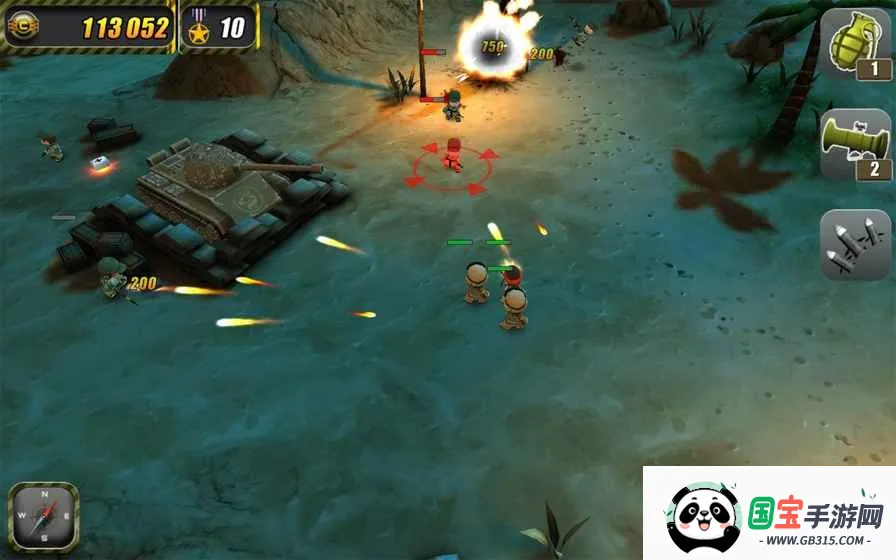Call in the airstrike missiles
896x560 pixels.
855,245
